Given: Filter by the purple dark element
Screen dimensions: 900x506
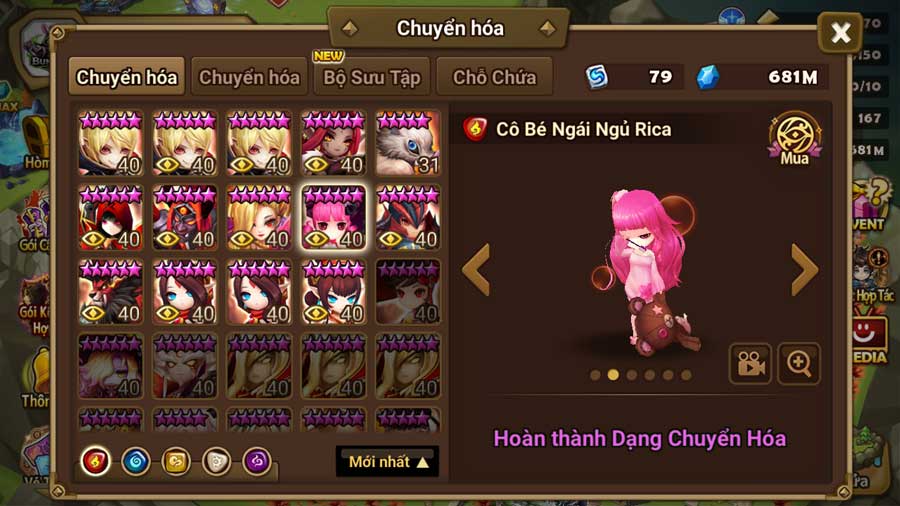Looking at the screenshot, I should 257,461.
